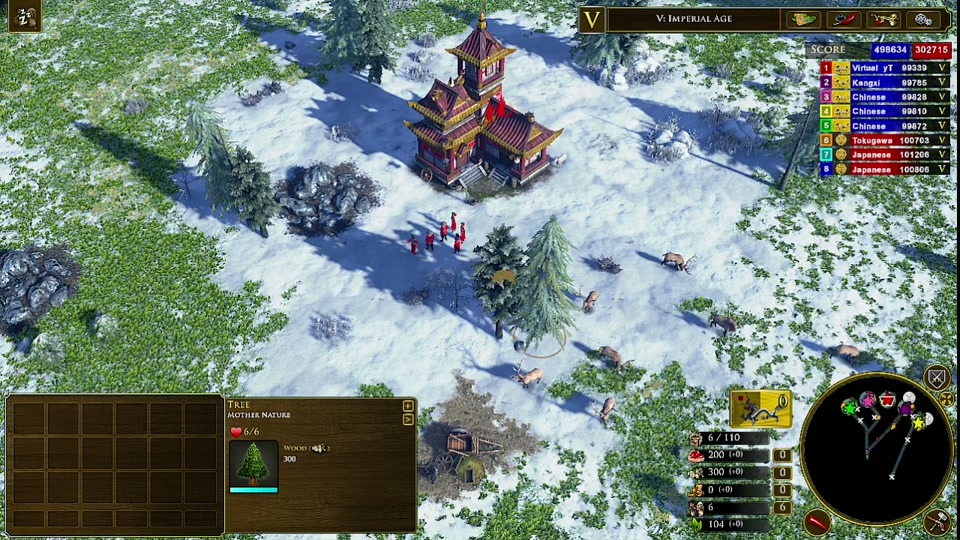The height and width of the screenshot is (540, 960).
Task: Click the idle villager count box showing 6
Action: point(783,508)
